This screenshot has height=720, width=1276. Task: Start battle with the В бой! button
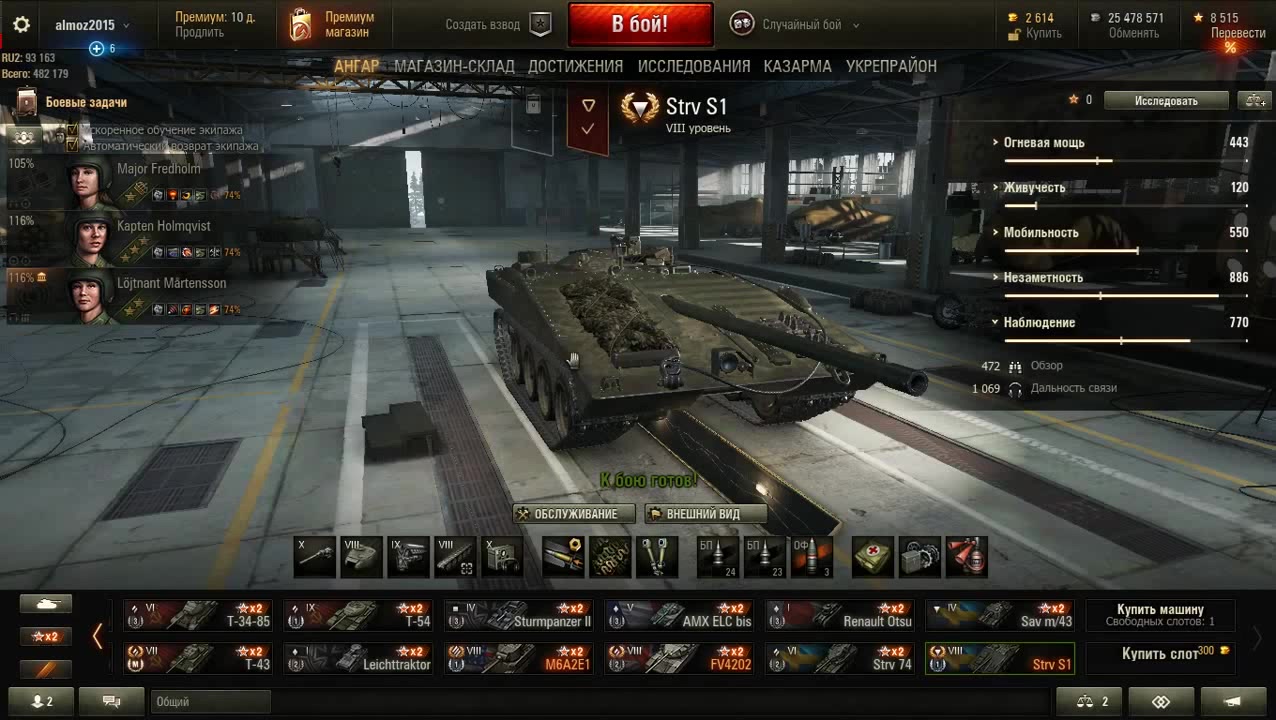pyautogui.click(x=640, y=24)
